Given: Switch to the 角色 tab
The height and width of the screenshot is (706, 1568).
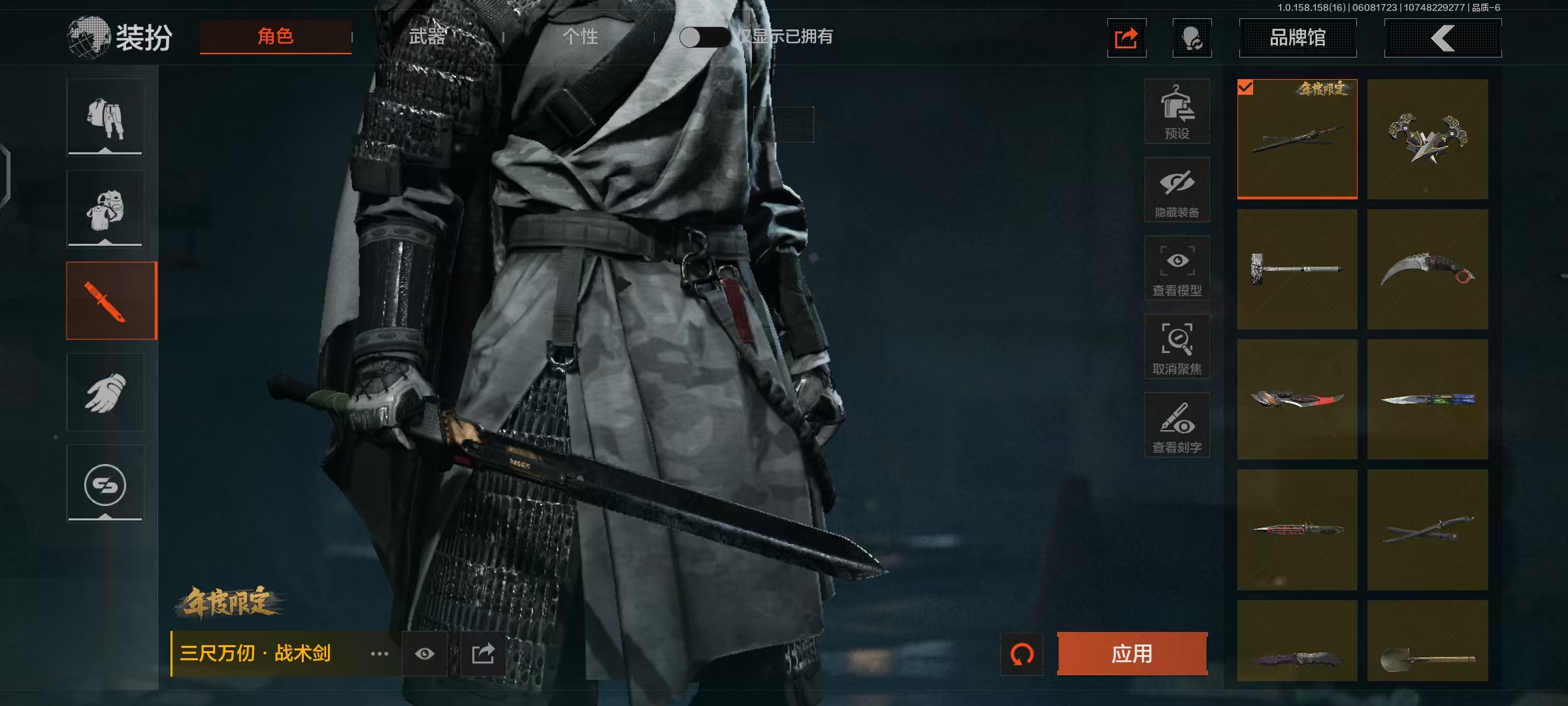Looking at the screenshot, I should point(275,37).
